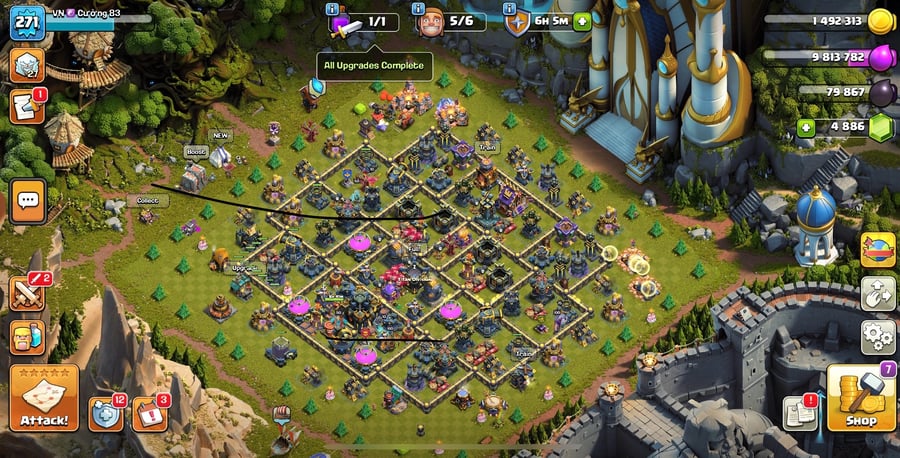The height and width of the screenshot is (458, 900).
Task: Open the Shop
Action: [x=859, y=399]
